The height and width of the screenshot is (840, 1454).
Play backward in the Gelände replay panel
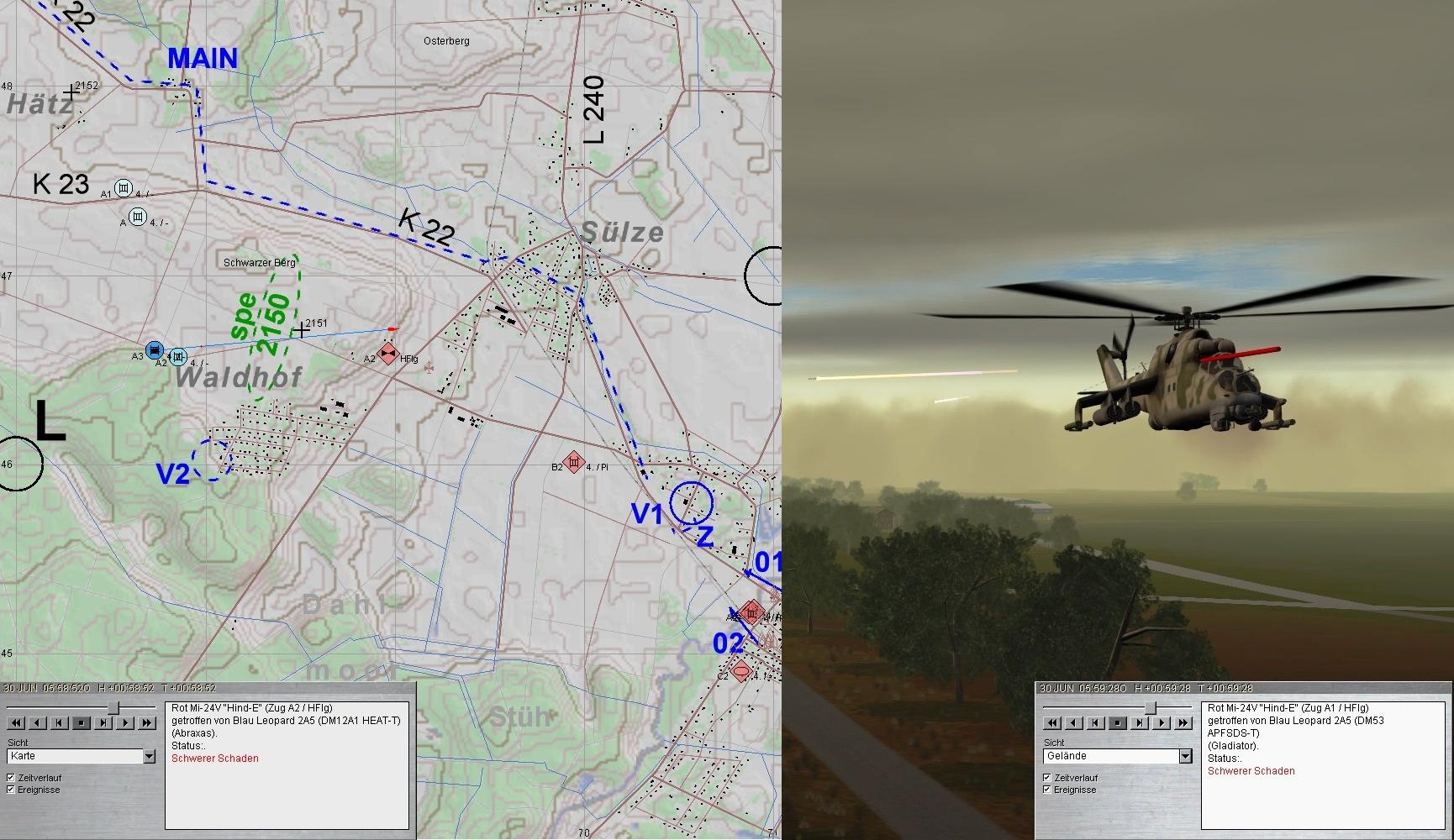(1074, 722)
